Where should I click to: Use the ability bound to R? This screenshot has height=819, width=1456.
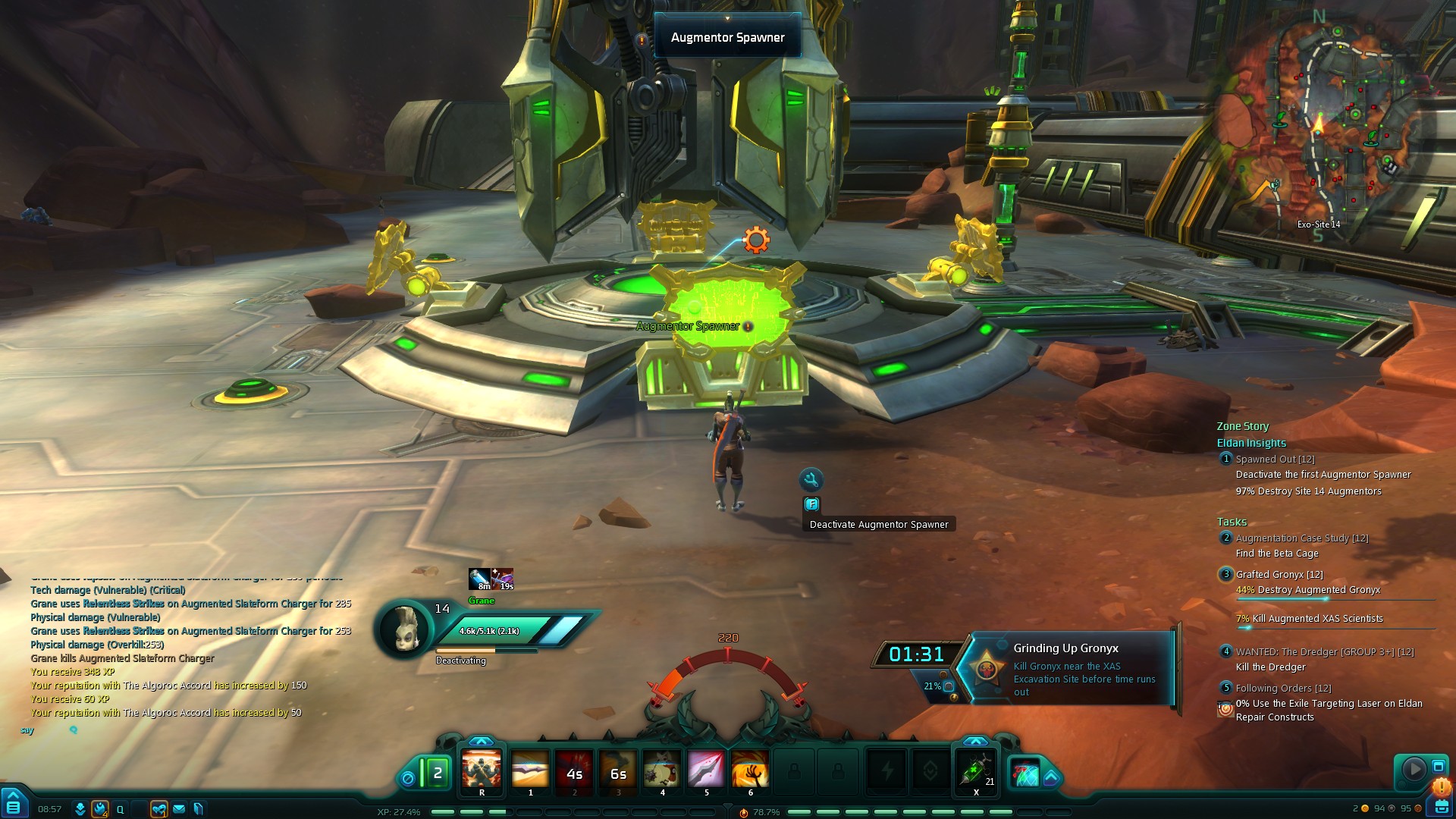click(482, 772)
